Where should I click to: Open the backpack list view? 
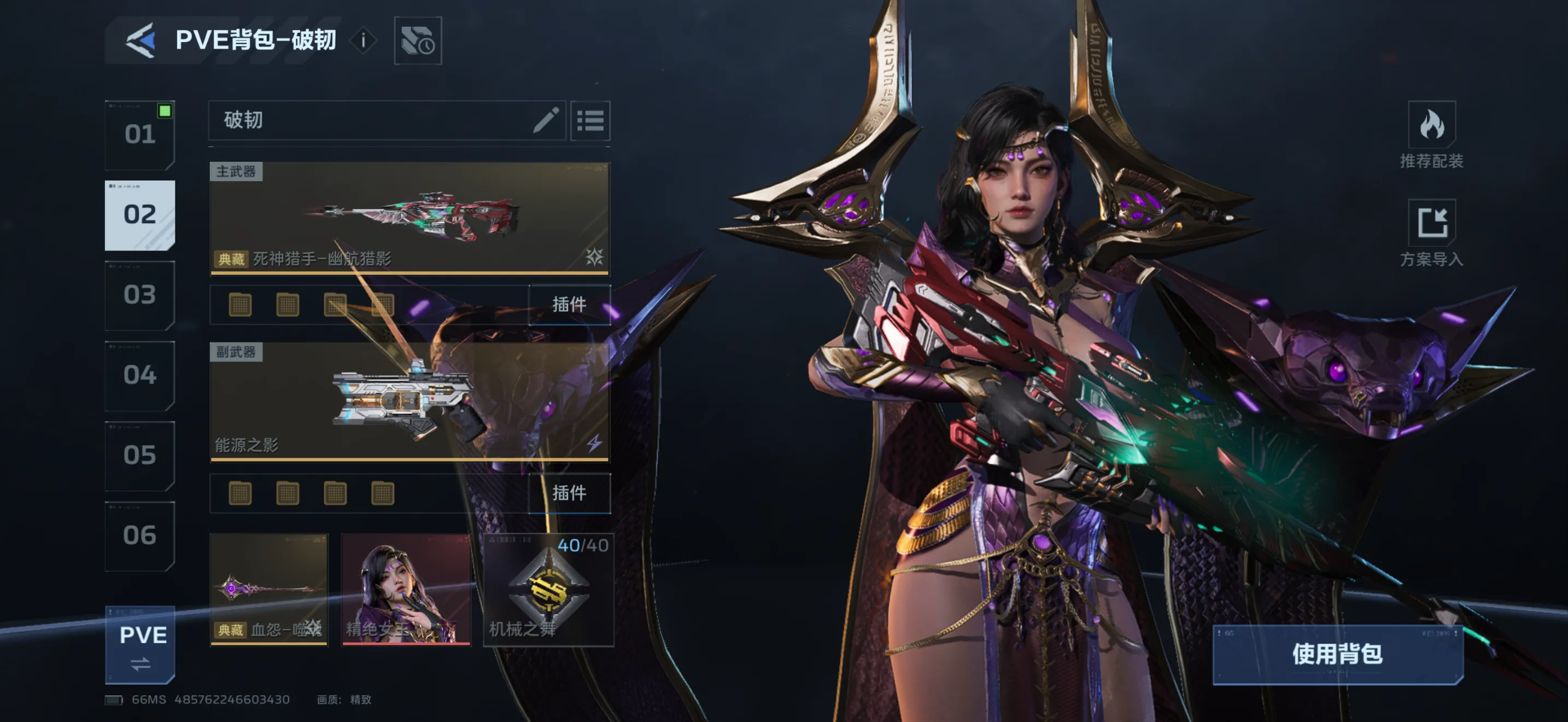[590, 120]
